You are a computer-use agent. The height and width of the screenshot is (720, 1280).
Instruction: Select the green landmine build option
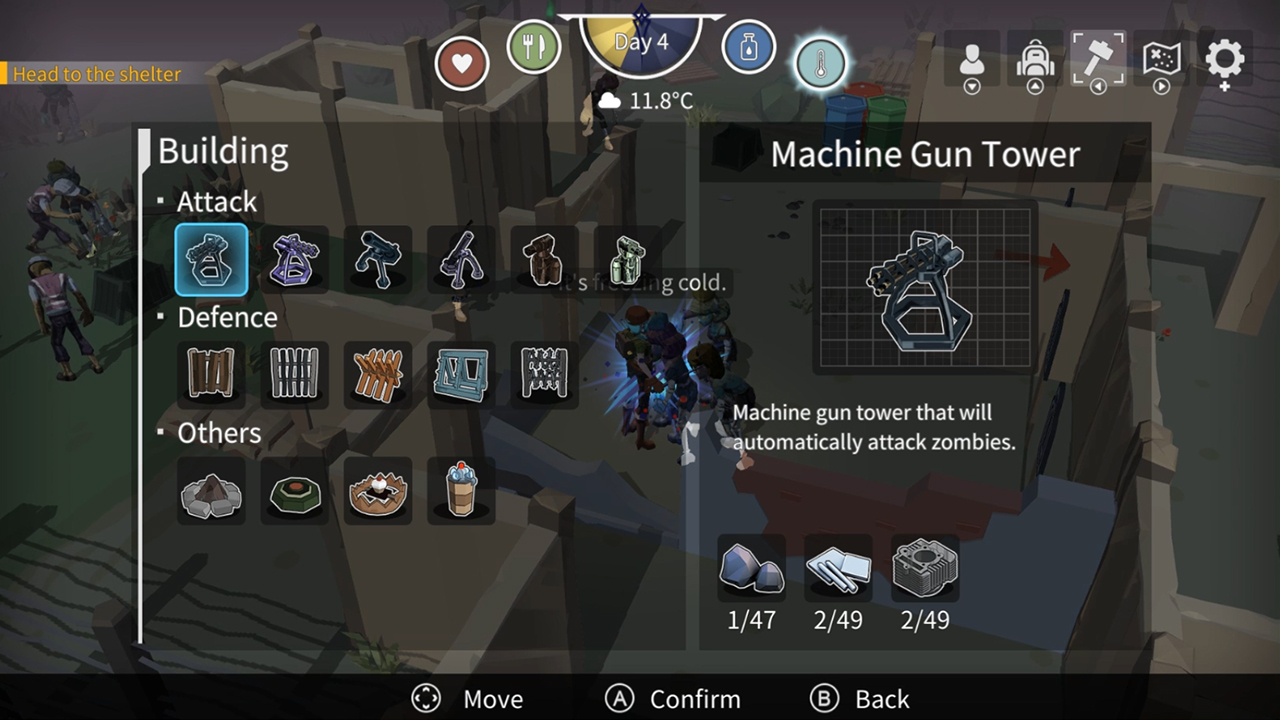294,490
